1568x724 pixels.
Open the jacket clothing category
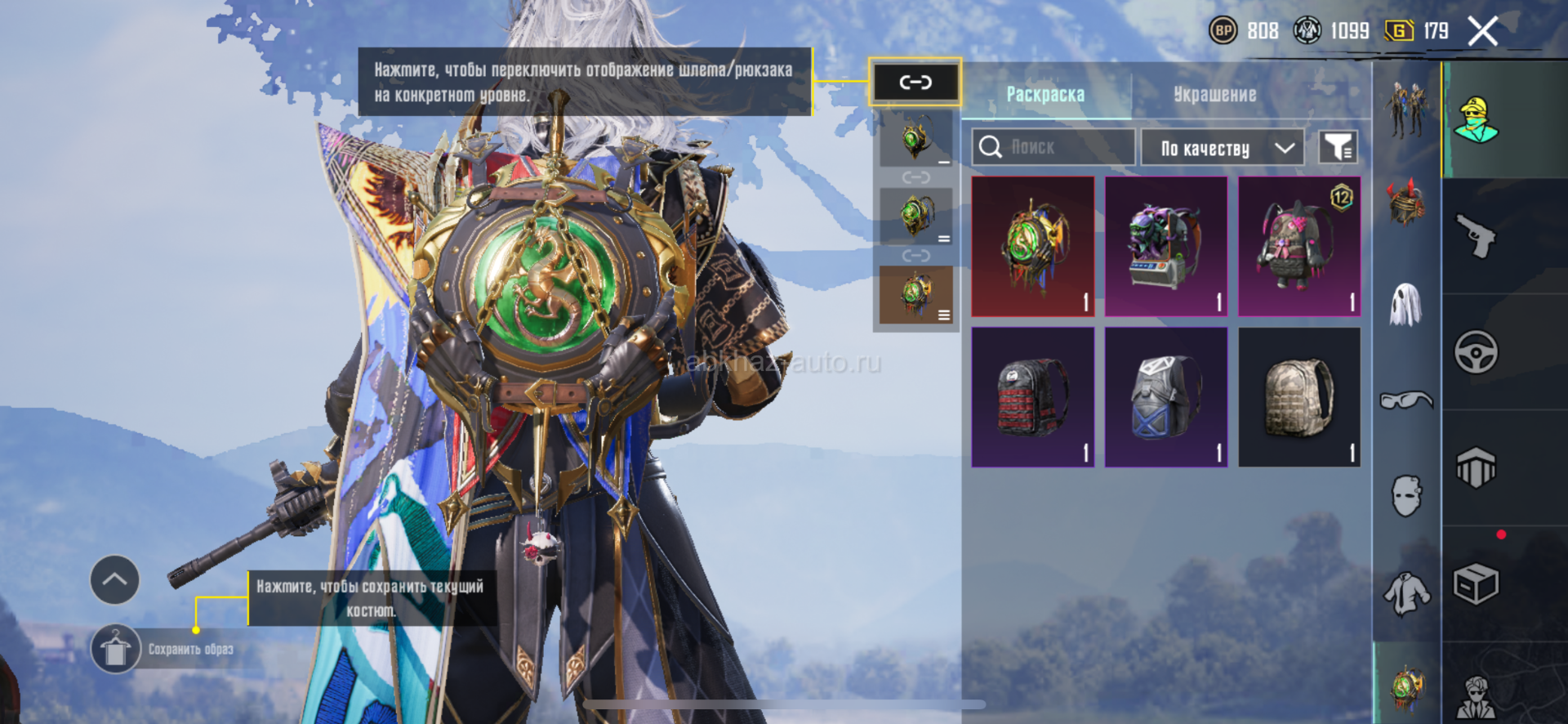point(1406,592)
